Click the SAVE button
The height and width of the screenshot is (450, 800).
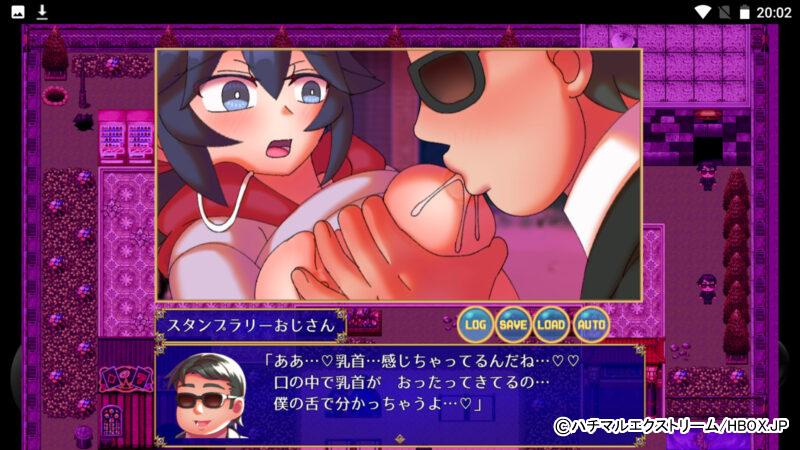(513, 324)
